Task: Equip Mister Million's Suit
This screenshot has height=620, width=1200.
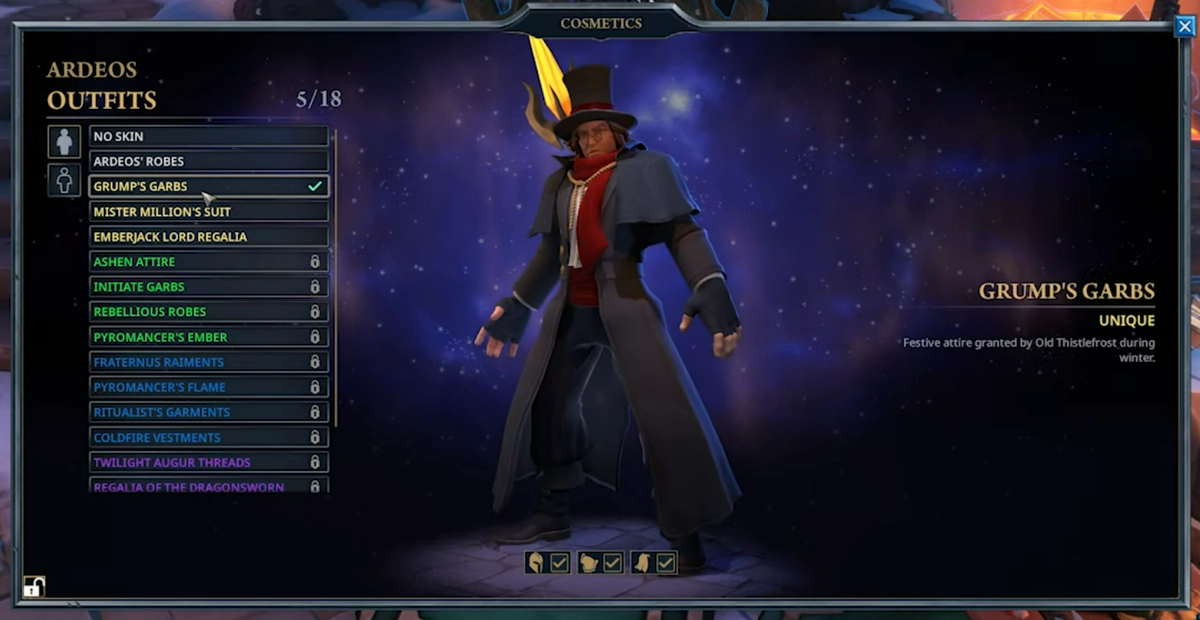Action: [x=208, y=211]
